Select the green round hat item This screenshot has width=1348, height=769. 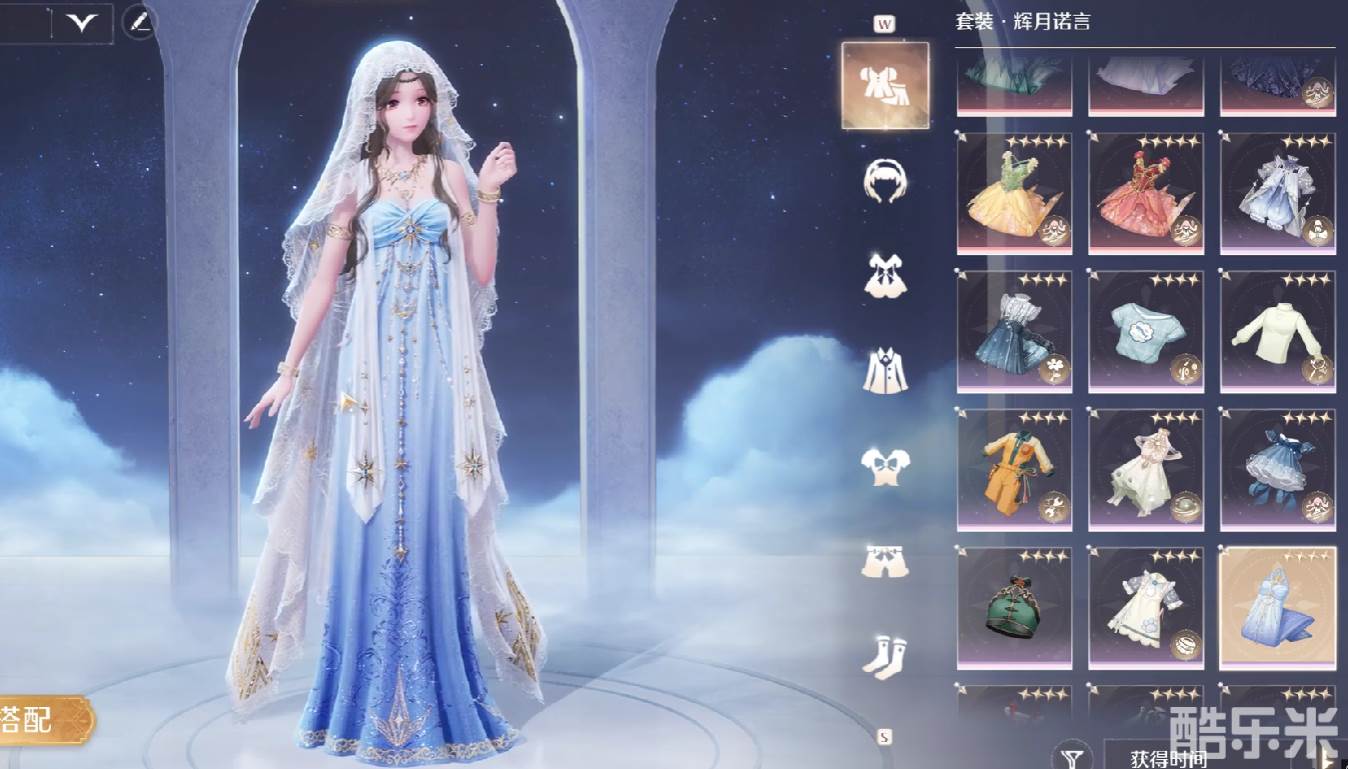point(1014,607)
